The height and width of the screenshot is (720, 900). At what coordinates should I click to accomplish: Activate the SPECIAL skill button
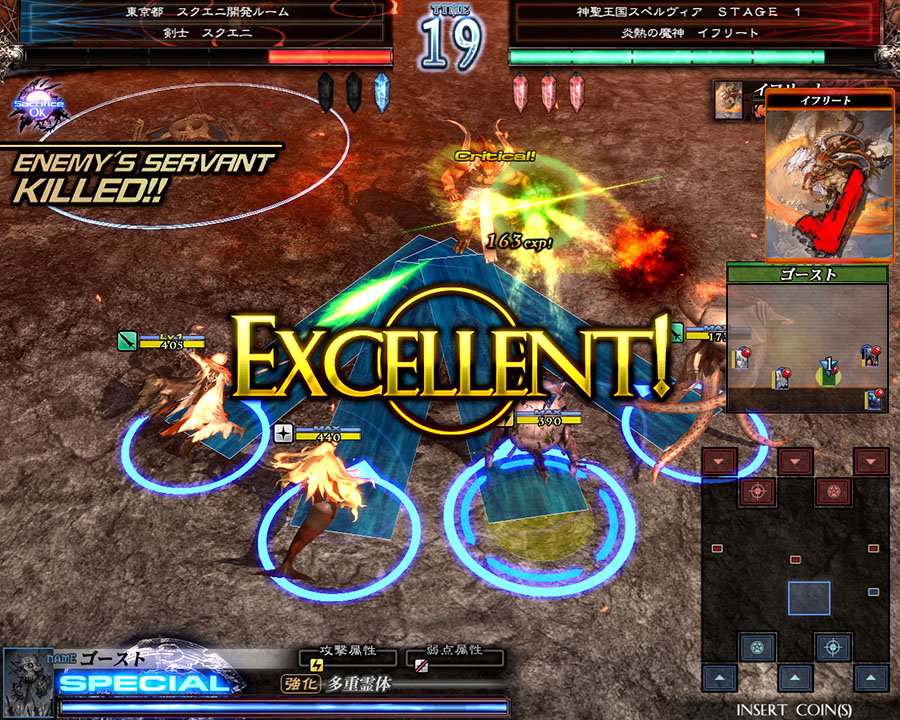(145, 684)
